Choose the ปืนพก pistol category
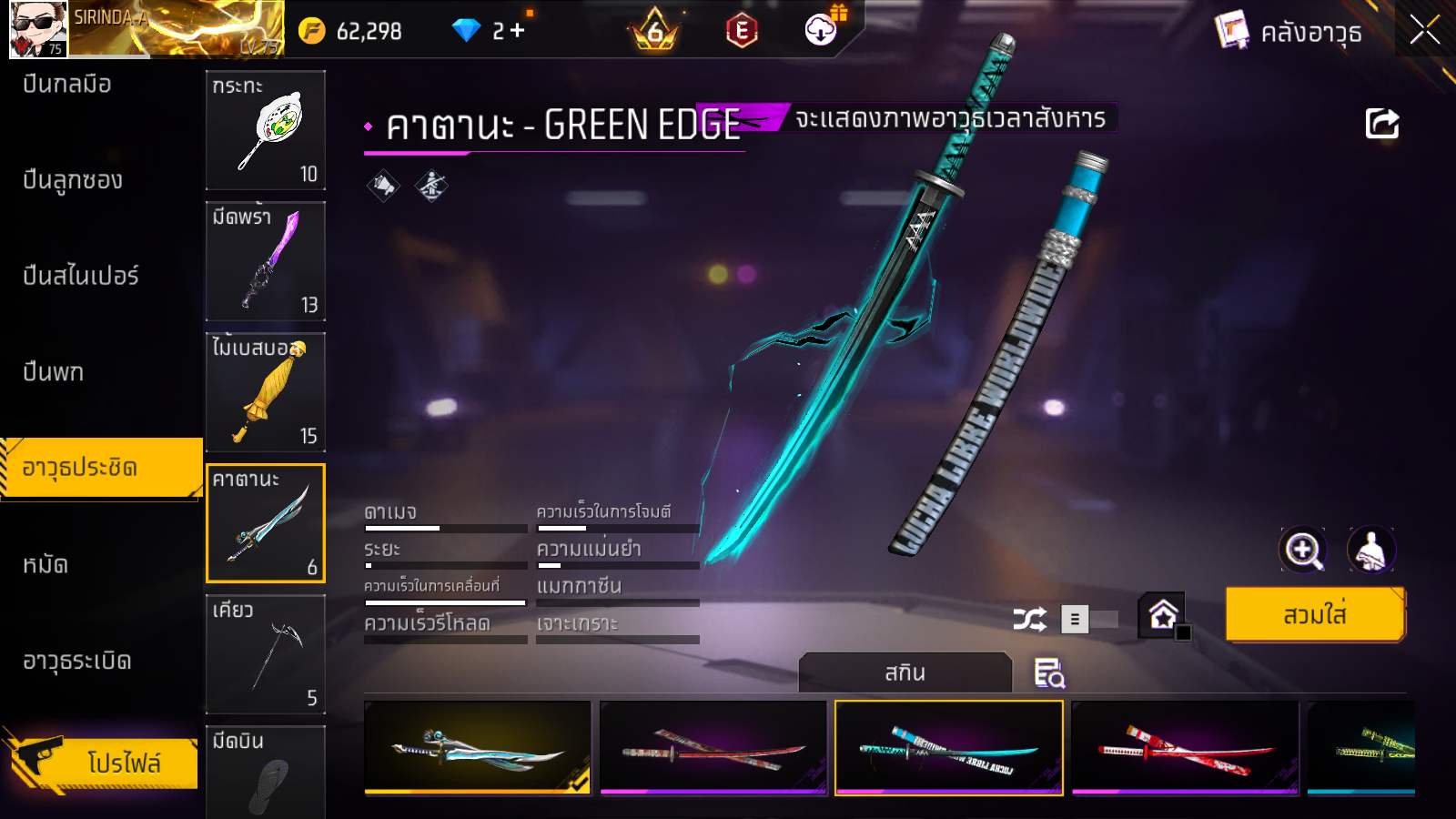The height and width of the screenshot is (819, 1456). pyautogui.click(x=54, y=372)
